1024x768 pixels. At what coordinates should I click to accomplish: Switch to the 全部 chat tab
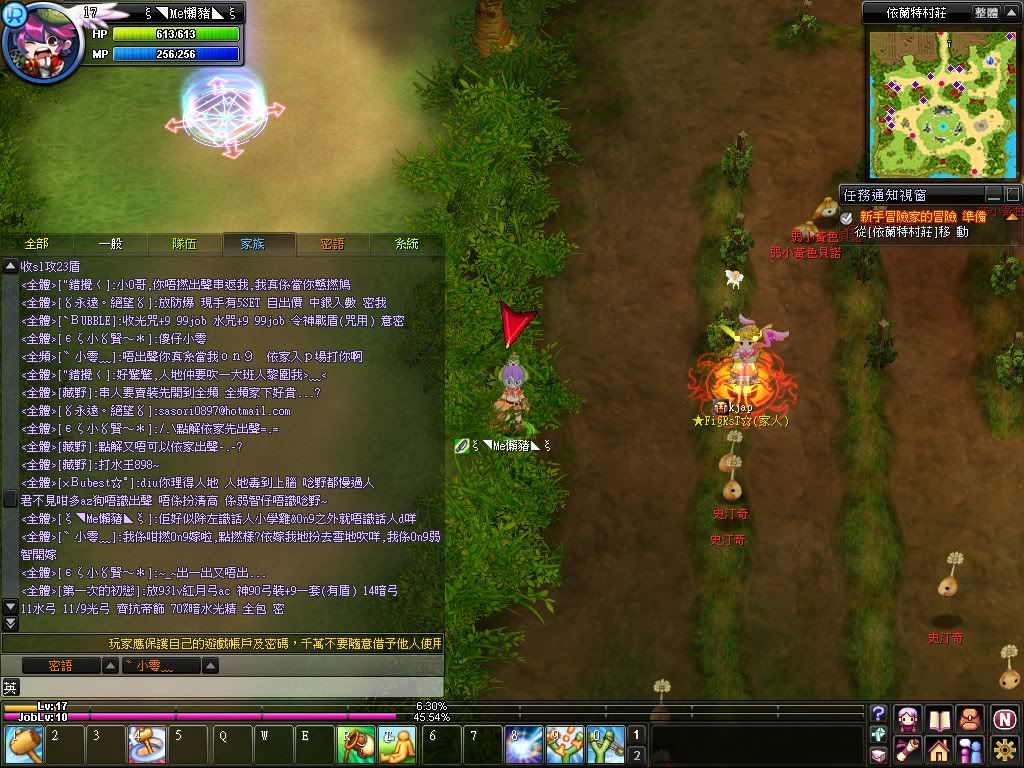tap(37, 243)
